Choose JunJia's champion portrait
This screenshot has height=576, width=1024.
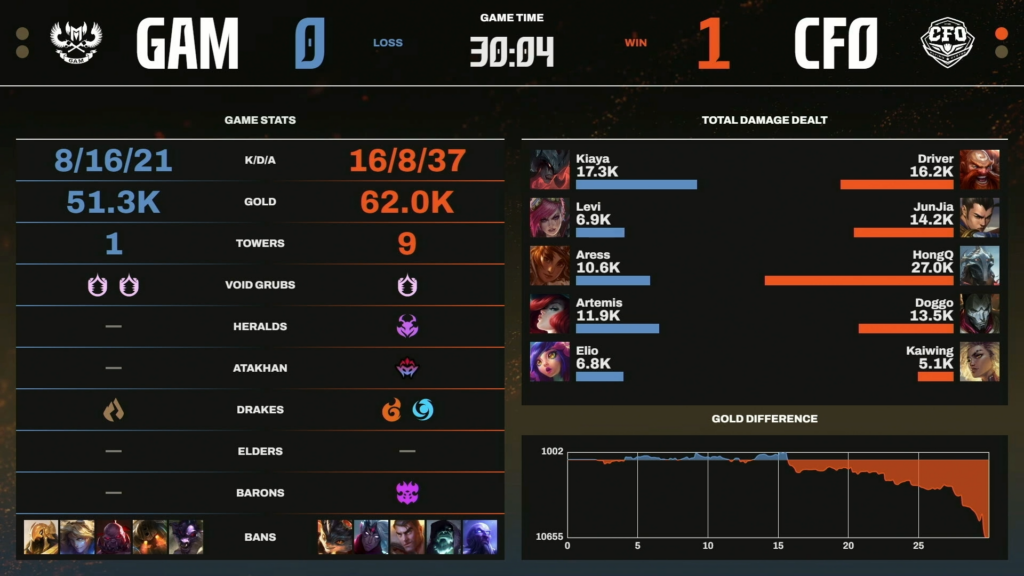tap(979, 217)
